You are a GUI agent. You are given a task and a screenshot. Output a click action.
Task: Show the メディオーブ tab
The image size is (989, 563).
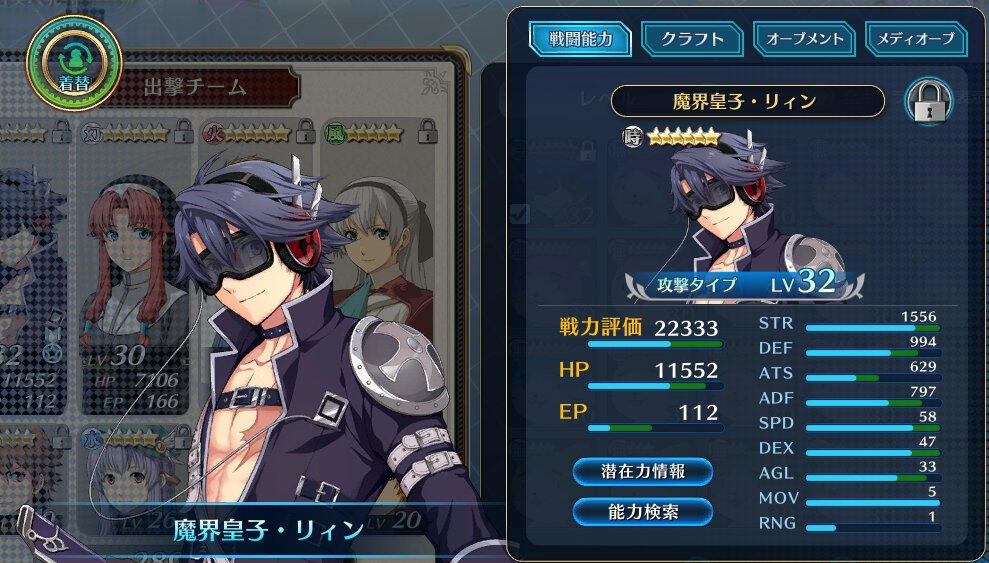pos(916,40)
